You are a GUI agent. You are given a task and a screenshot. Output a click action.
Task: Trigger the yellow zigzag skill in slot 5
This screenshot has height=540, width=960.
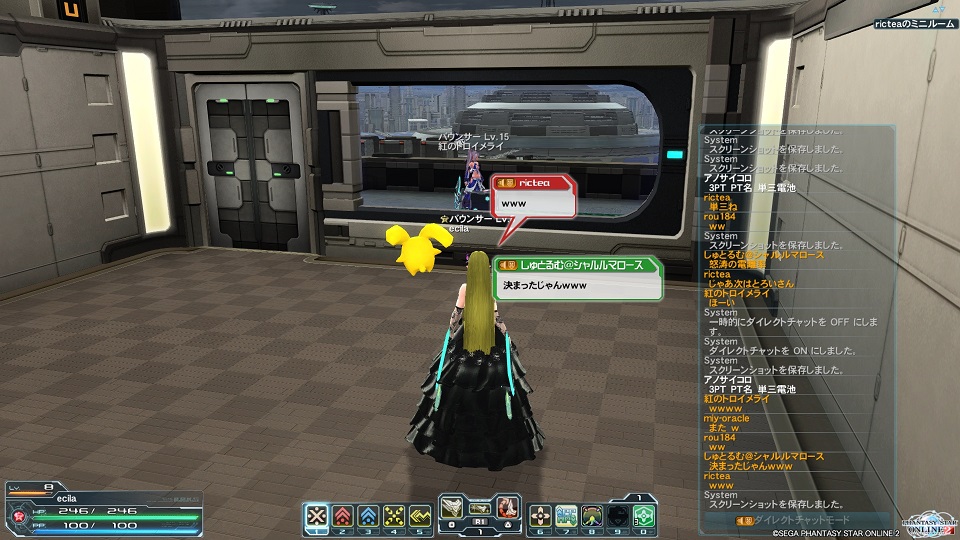(419, 515)
